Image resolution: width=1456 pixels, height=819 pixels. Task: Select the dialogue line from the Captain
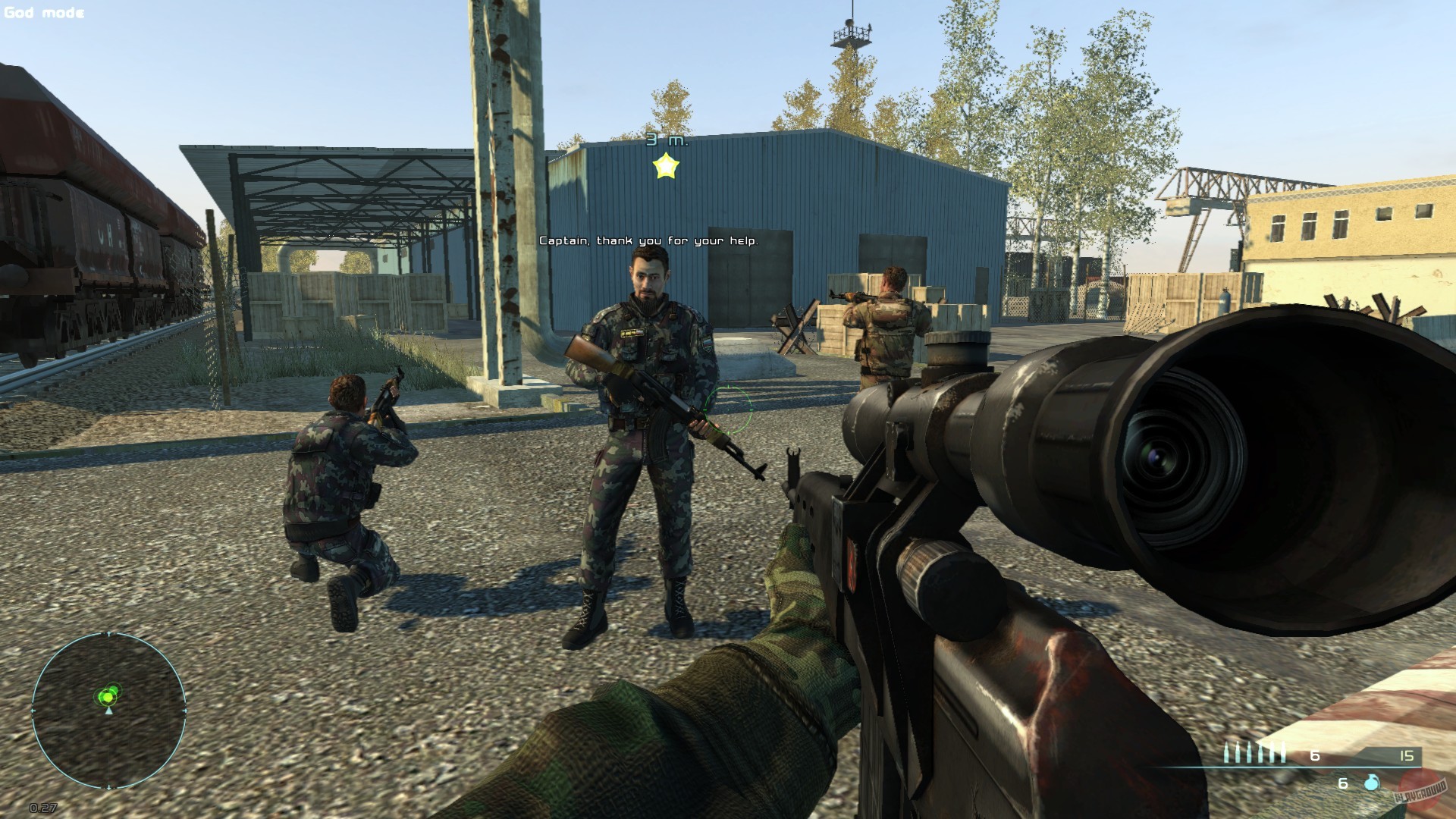[648, 241]
